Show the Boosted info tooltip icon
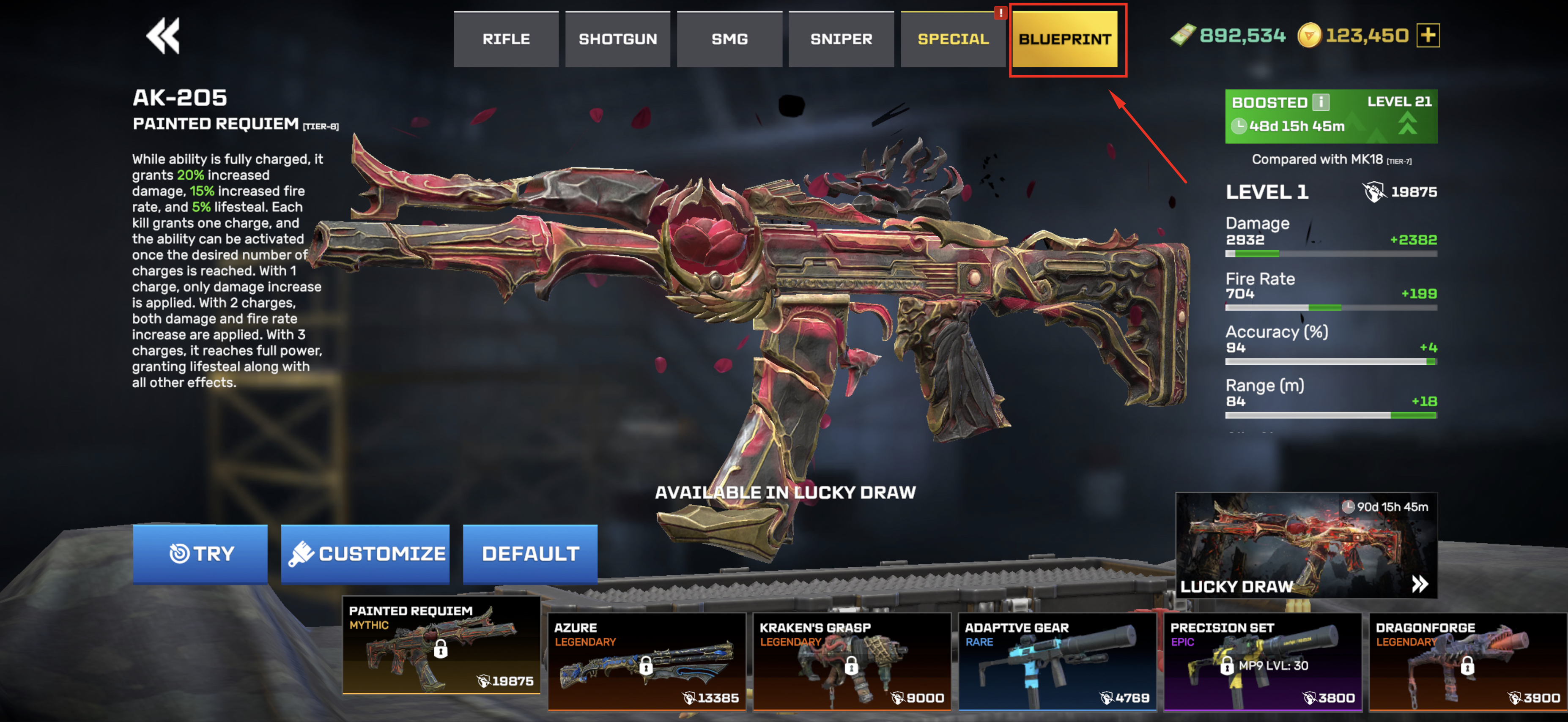Viewport: 1568px width, 722px height. tap(1320, 101)
